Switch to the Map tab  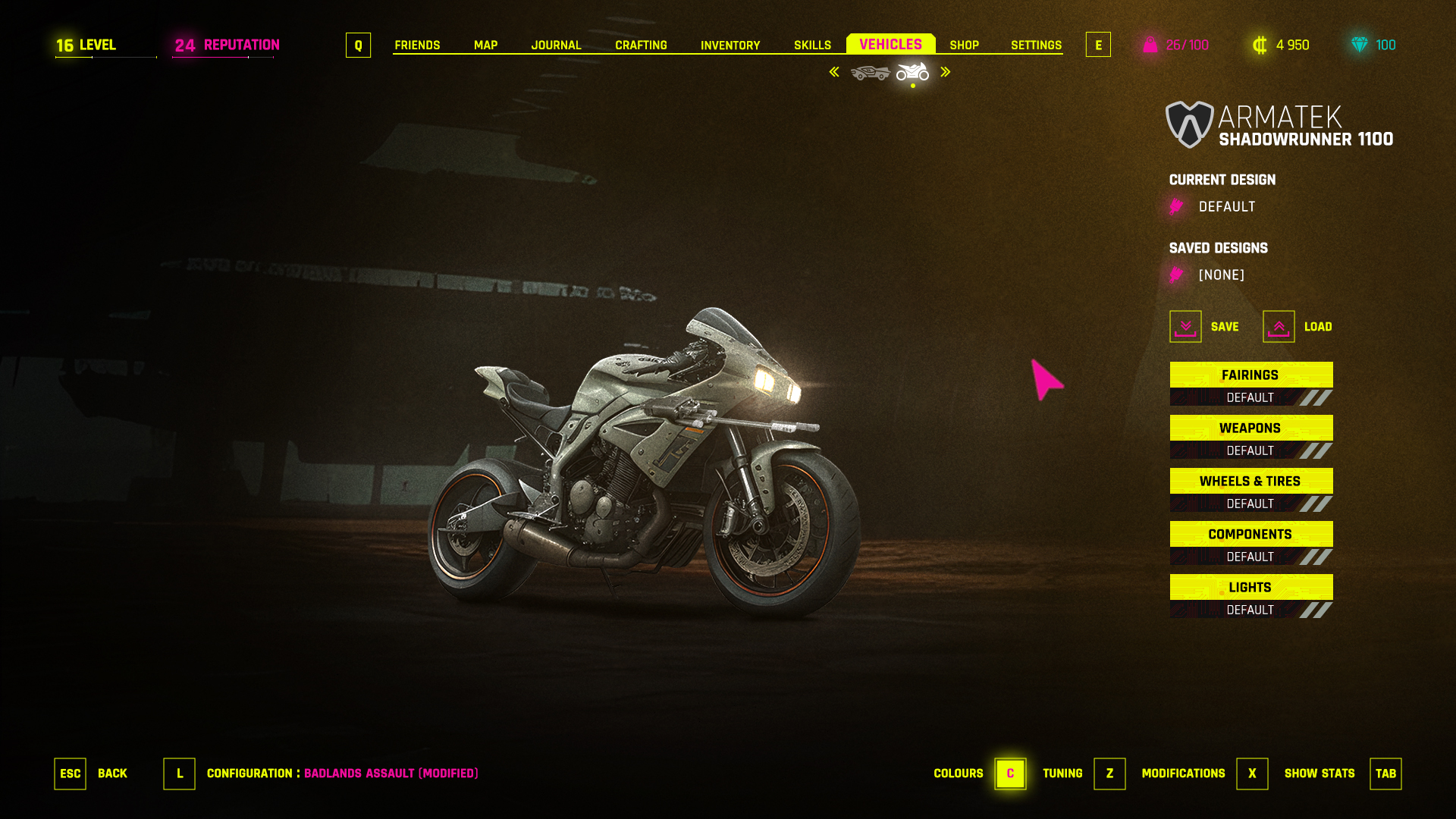pyautogui.click(x=485, y=45)
